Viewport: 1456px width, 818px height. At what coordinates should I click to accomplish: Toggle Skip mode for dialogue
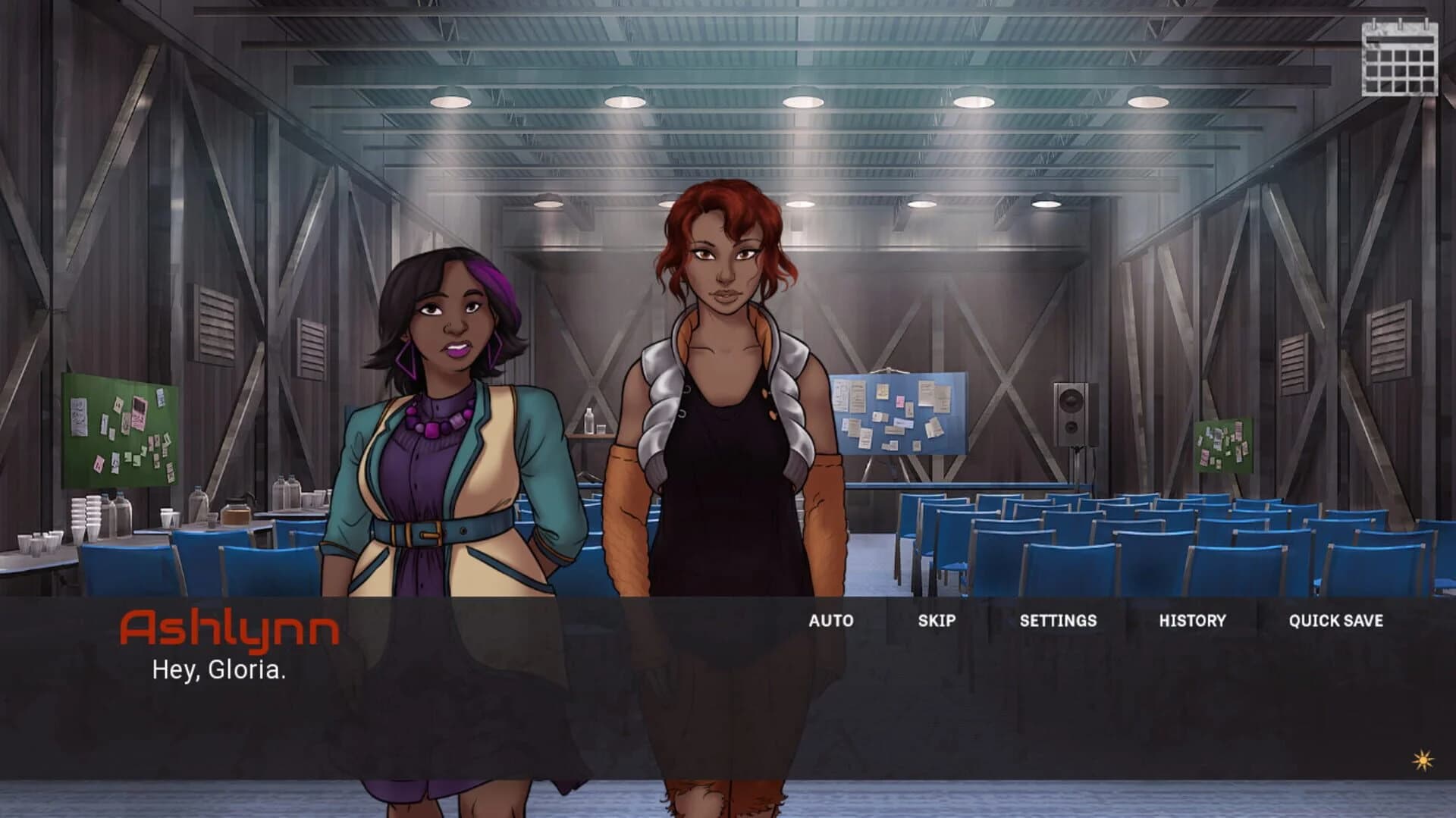point(937,620)
